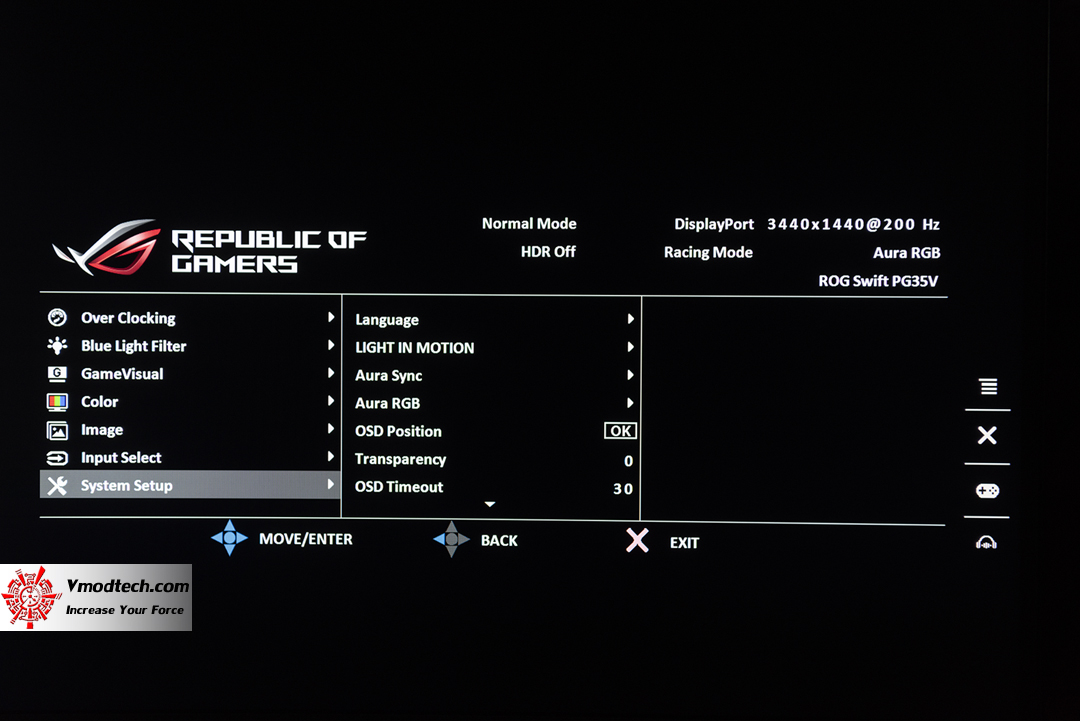
Task: Select the Input Select entry
Action: 121,458
